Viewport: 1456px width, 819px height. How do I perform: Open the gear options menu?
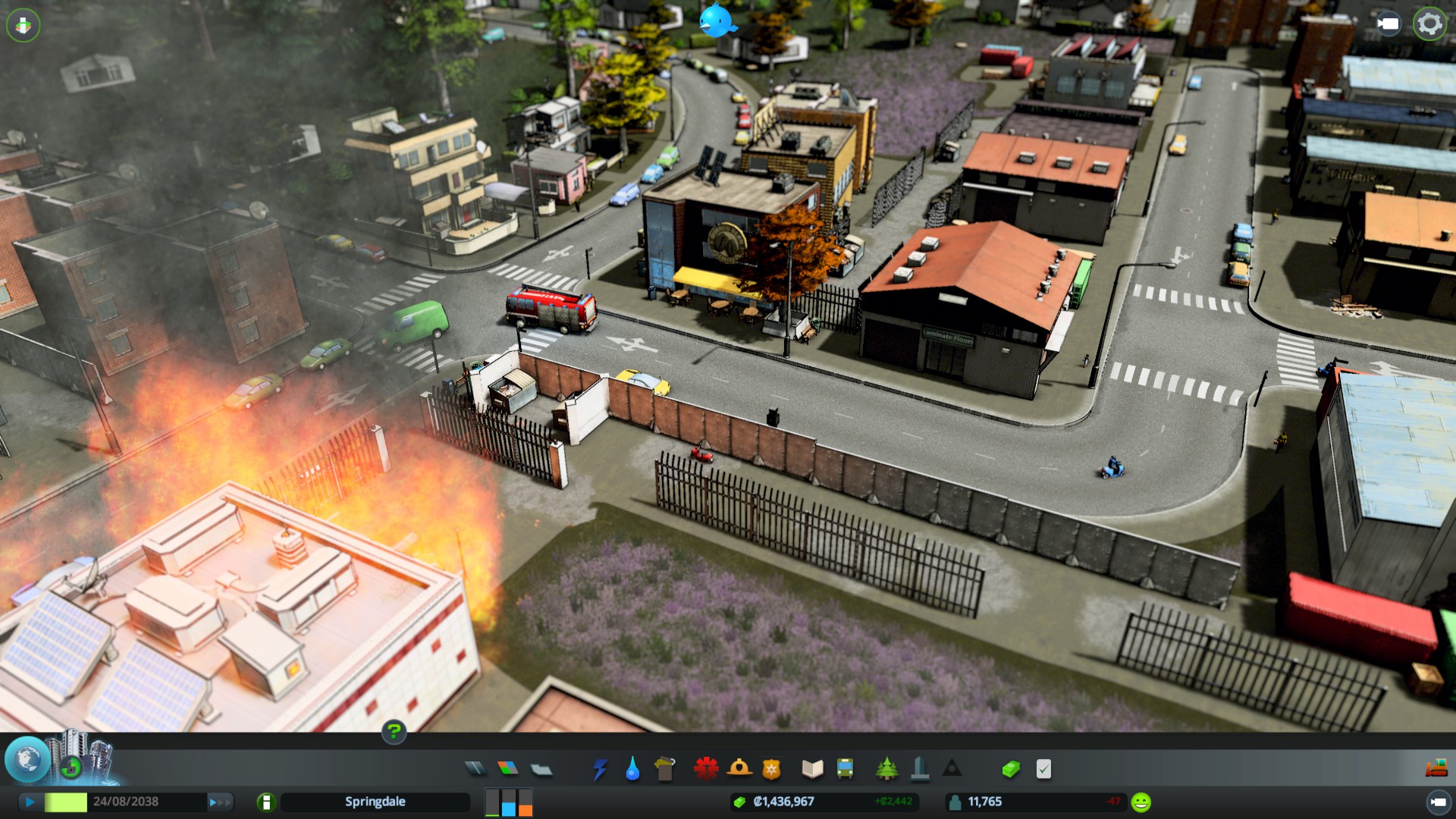coord(1429,24)
